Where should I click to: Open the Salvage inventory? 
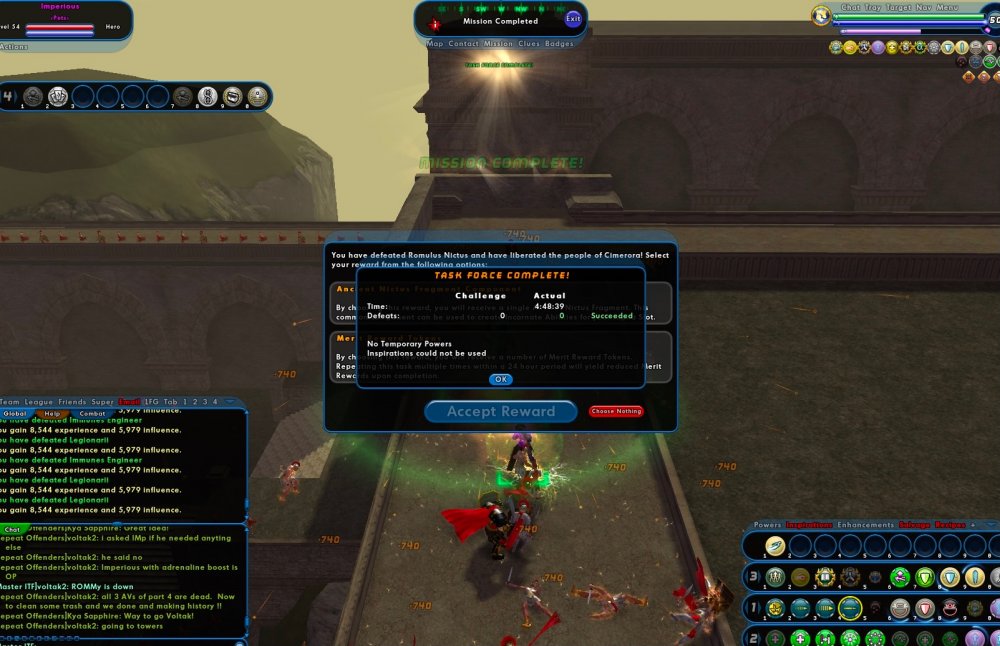pyautogui.click(x=914, y=525)
